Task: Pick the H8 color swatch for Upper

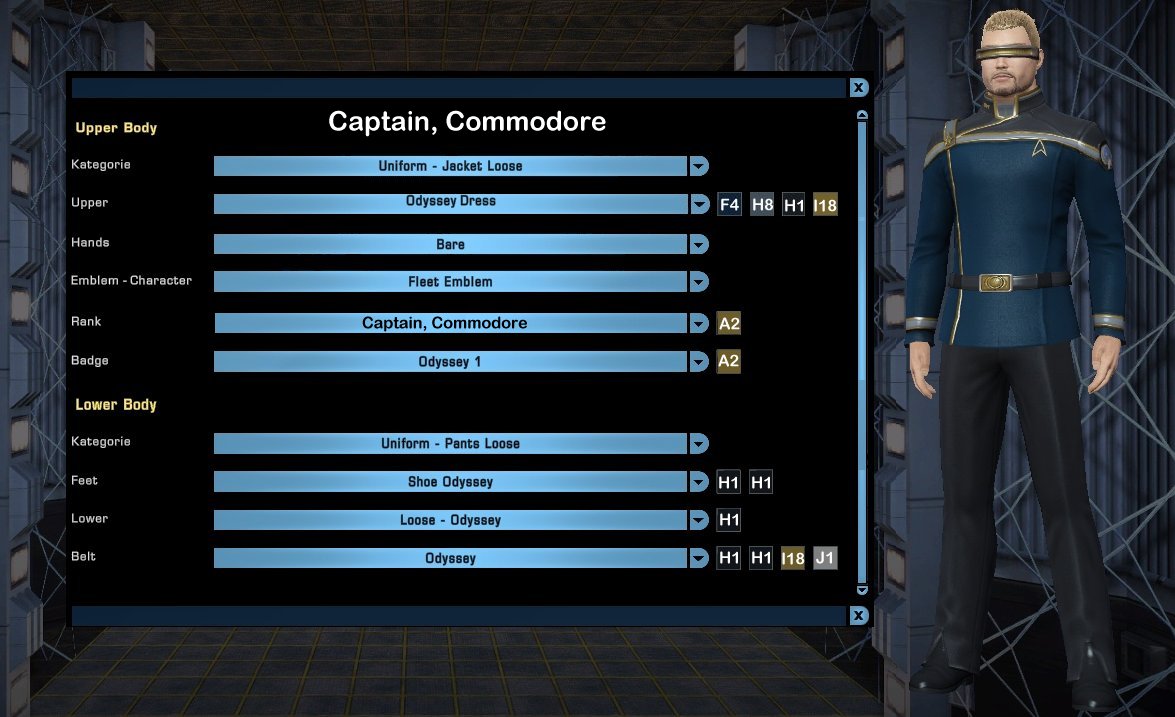Action: coord(762,205)
